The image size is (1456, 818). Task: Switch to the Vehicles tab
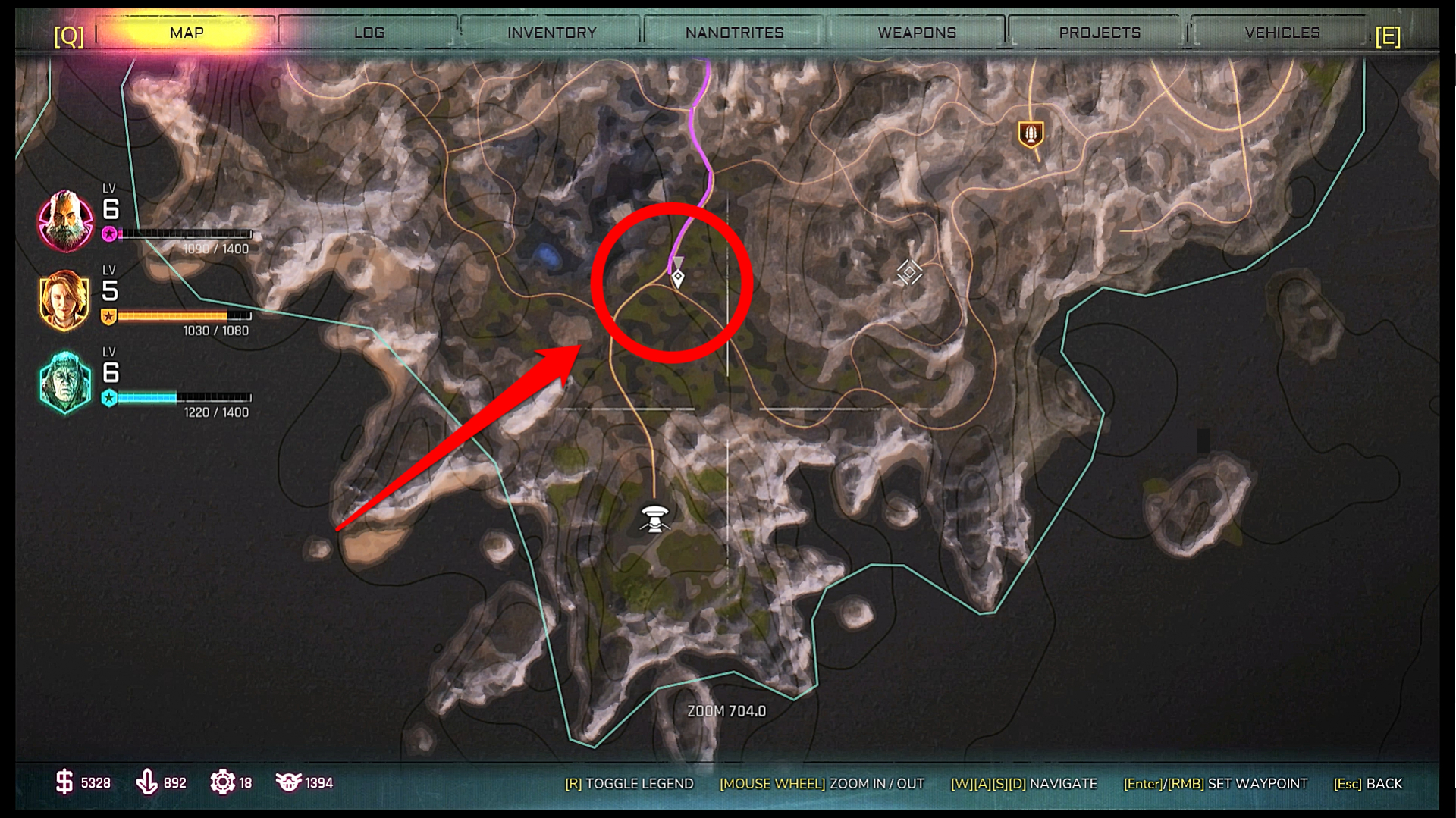tap(1282, 33)
